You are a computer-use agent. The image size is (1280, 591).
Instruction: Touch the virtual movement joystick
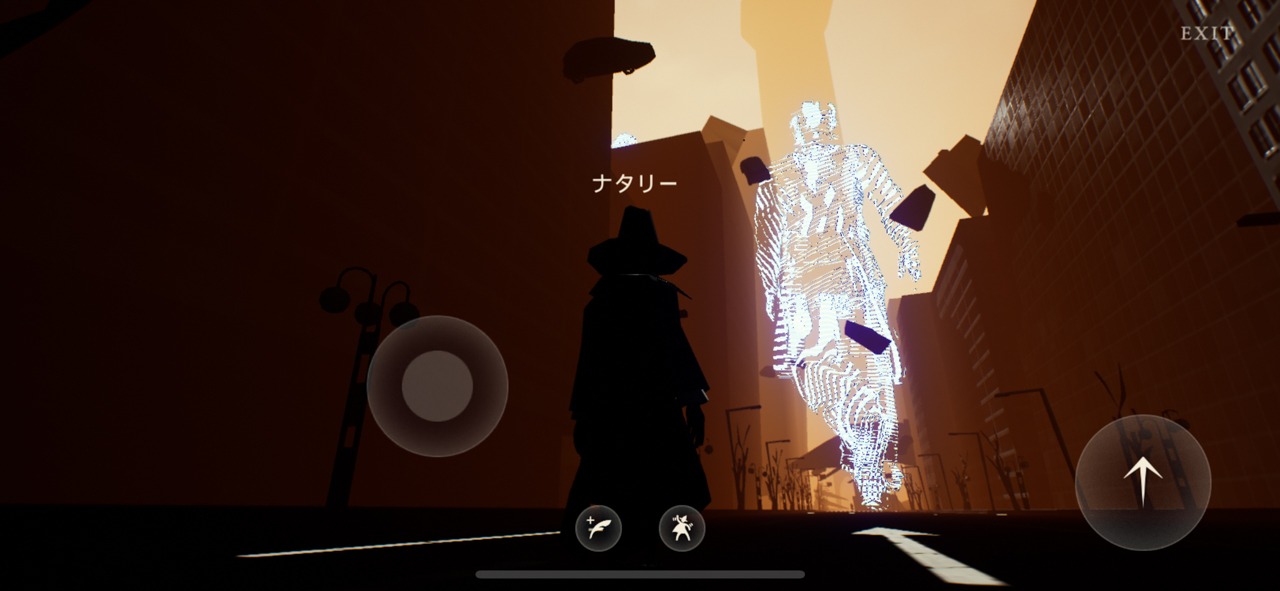(437, 386)
